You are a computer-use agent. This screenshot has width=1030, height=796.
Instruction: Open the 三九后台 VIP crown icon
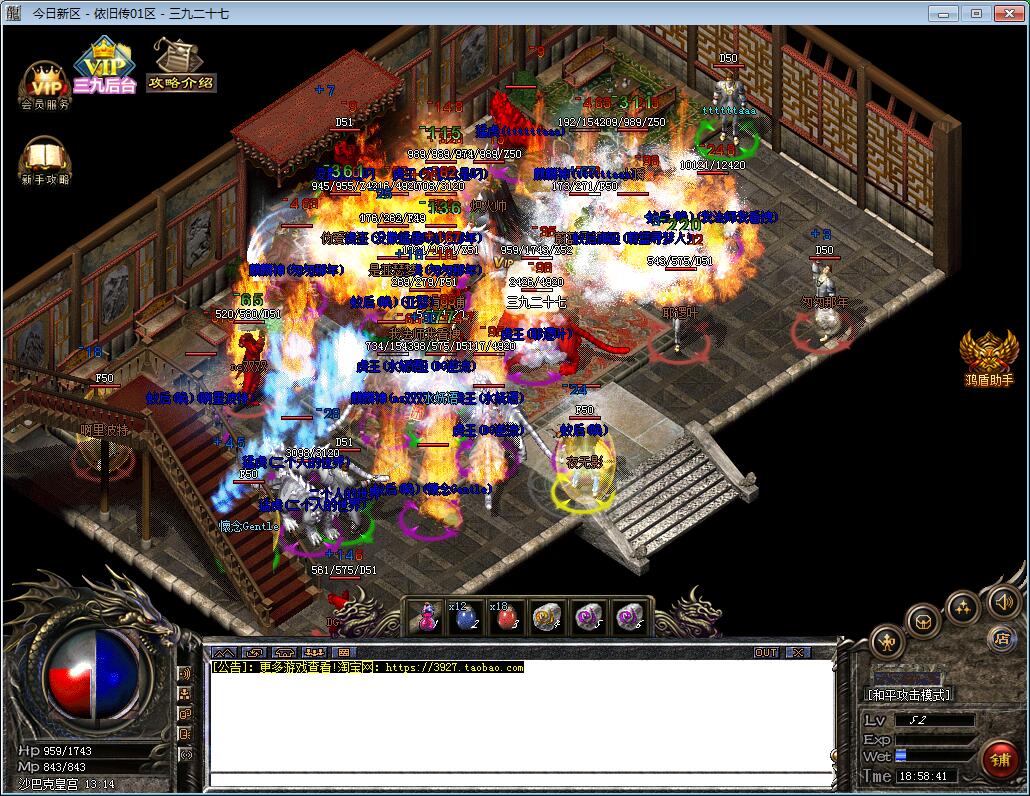tap(103, 67)
